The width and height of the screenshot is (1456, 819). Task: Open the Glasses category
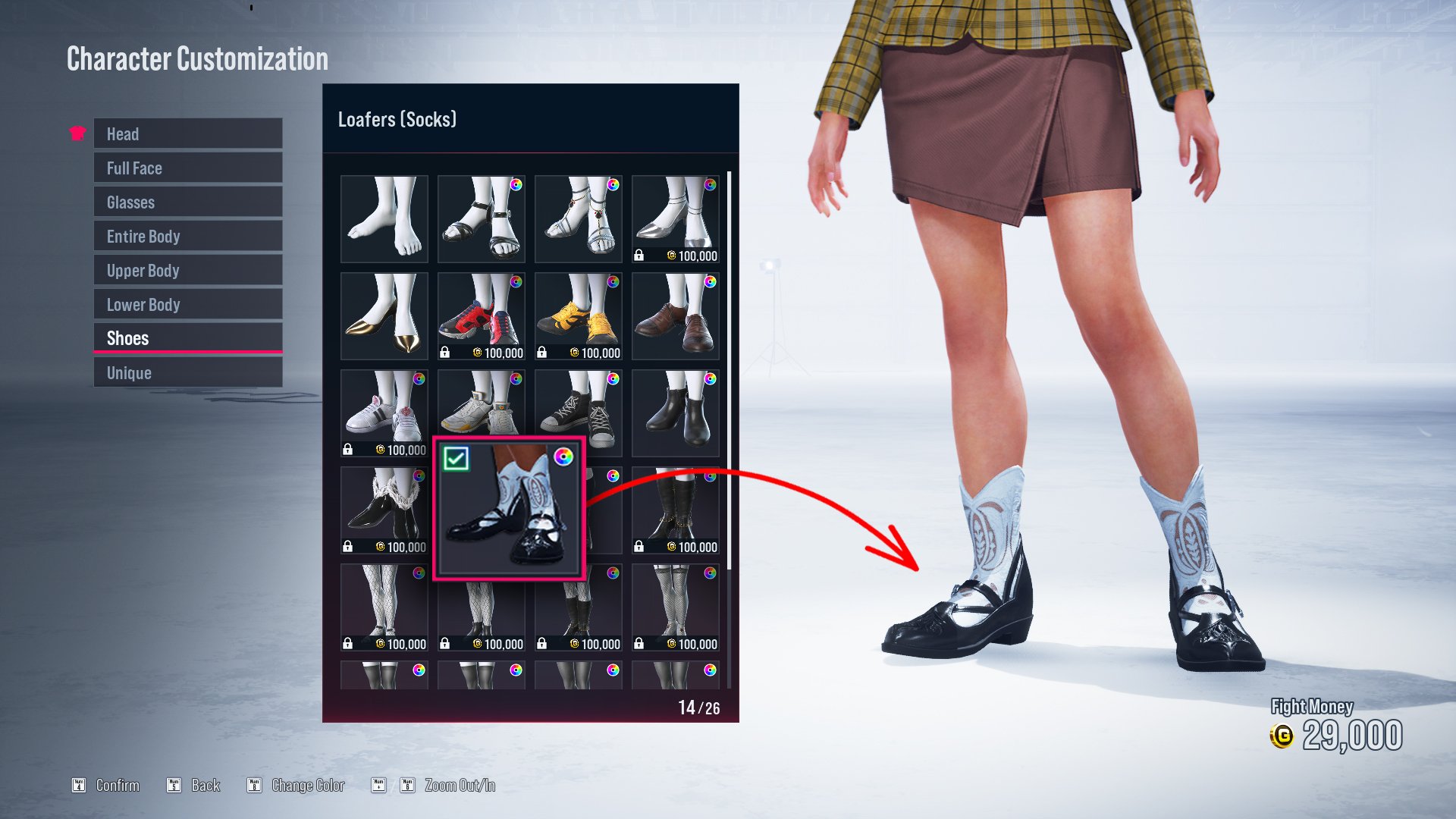click(187, 202)
